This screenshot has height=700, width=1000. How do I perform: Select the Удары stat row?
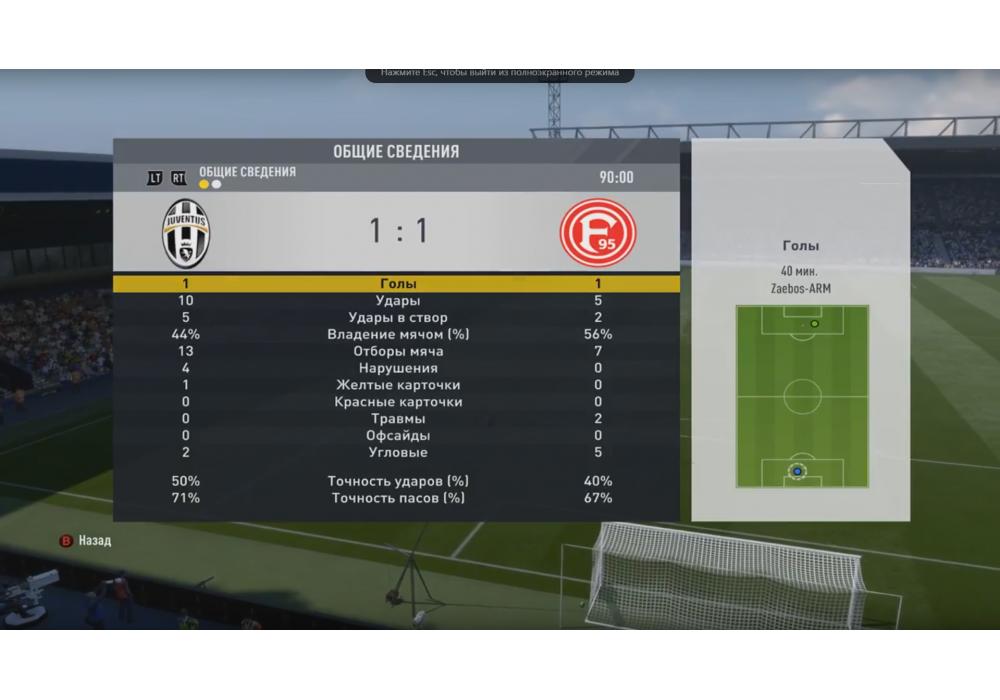[397, 301]
